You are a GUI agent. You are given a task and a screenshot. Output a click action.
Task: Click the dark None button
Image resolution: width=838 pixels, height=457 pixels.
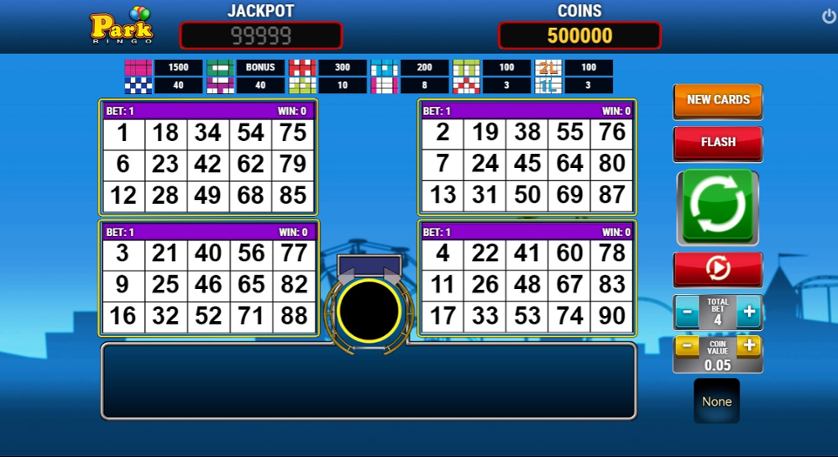tap(717, 401)
